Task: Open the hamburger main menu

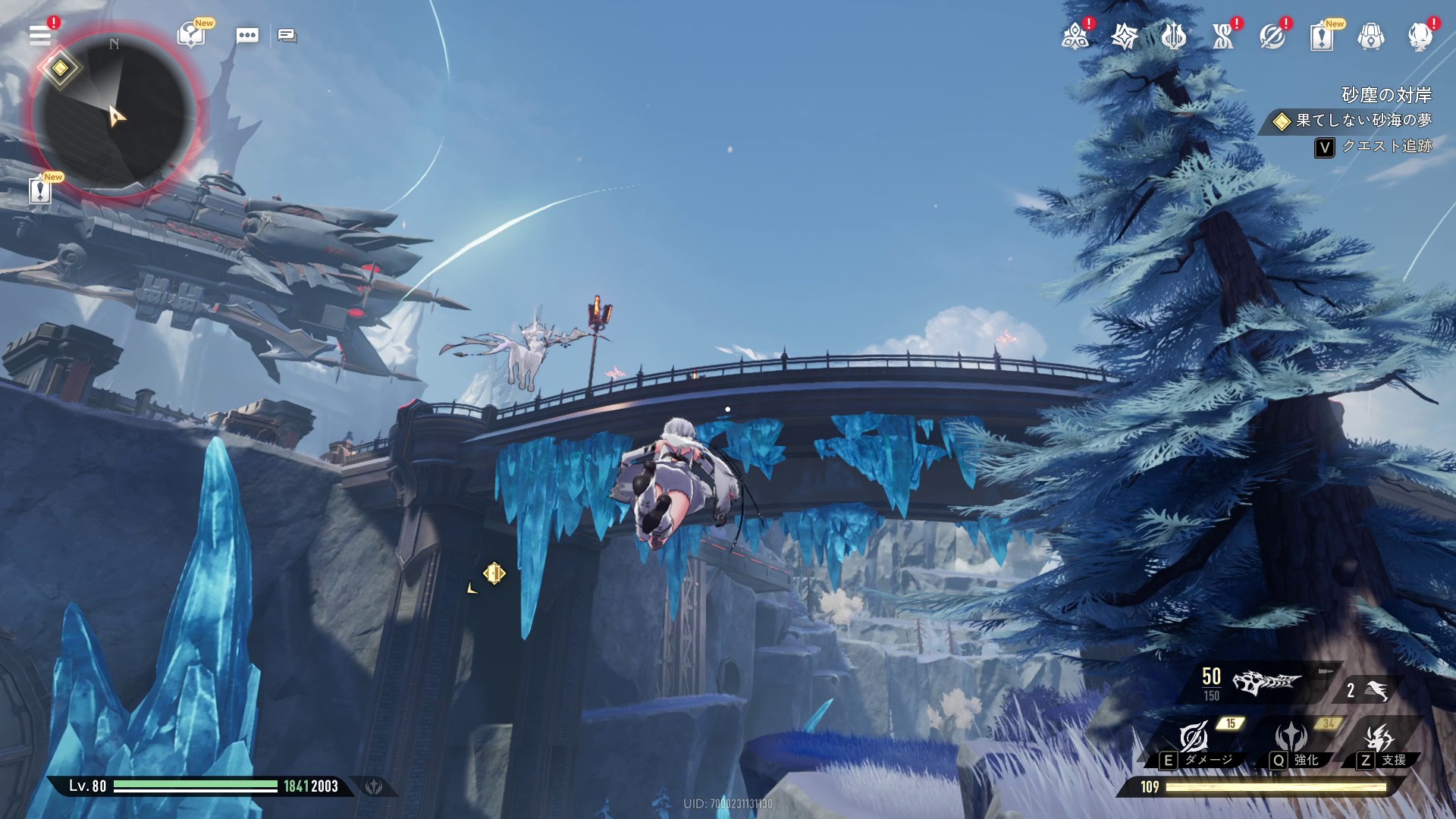Action: pyautogui.click(x=40, y=35)
